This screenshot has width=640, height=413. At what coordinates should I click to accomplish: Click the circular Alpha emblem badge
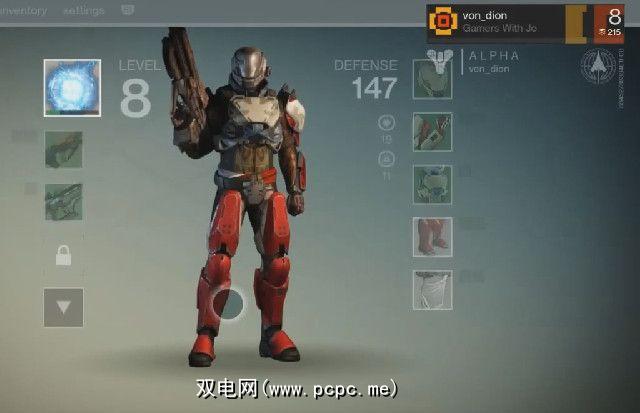(598, 66)
